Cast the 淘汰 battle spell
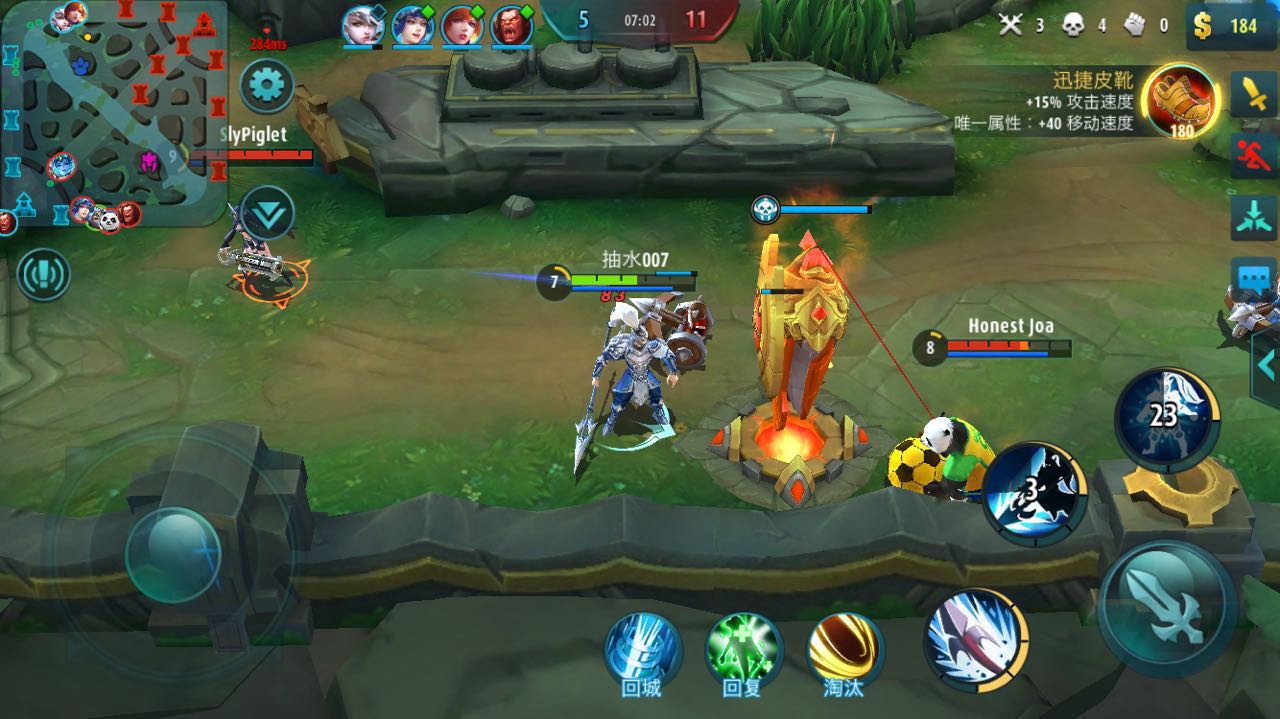Viewport: 1280px width, 719px height. pyautogui.click(x=845, y=649)
